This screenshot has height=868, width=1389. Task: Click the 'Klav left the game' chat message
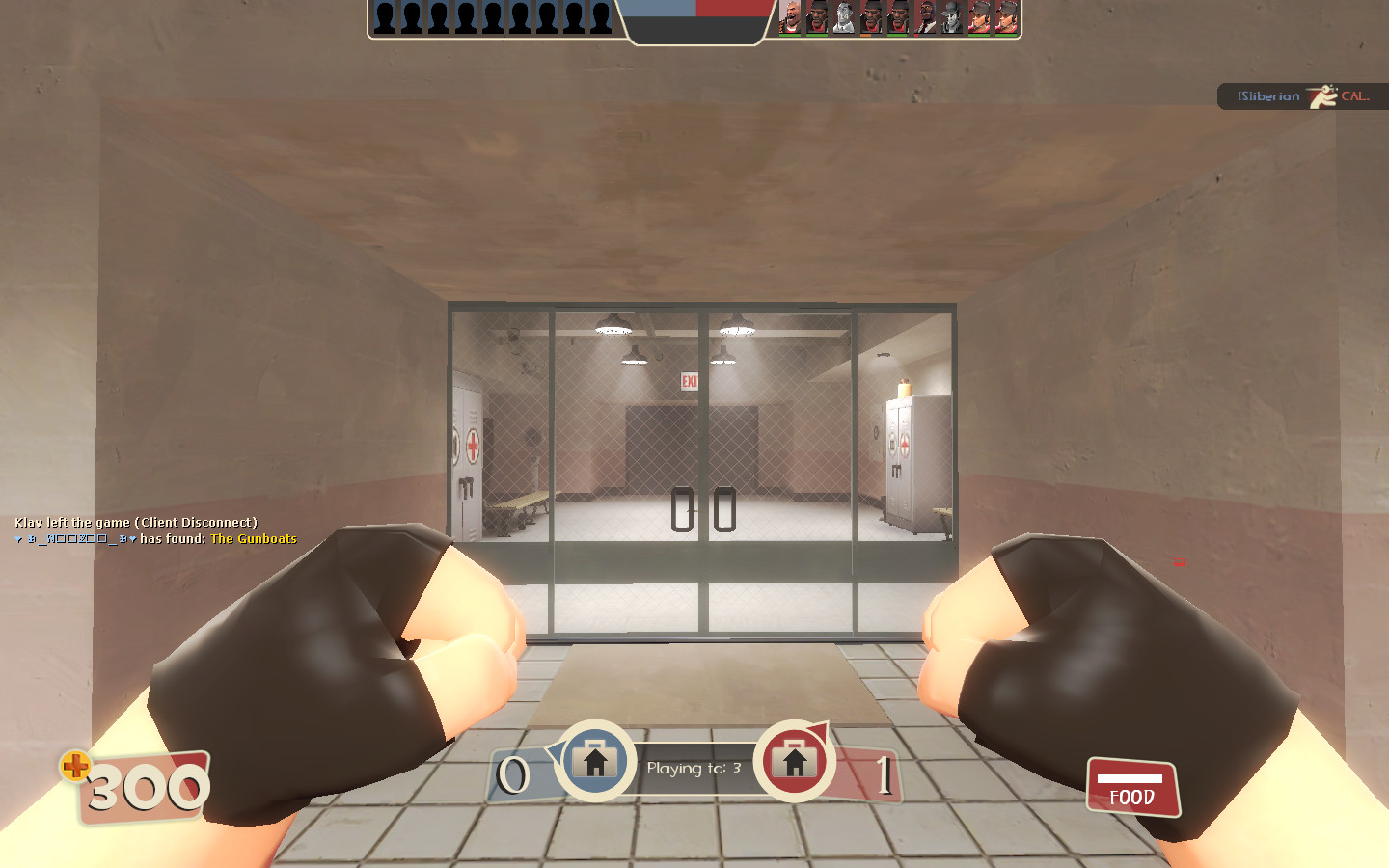coord(135,522)
